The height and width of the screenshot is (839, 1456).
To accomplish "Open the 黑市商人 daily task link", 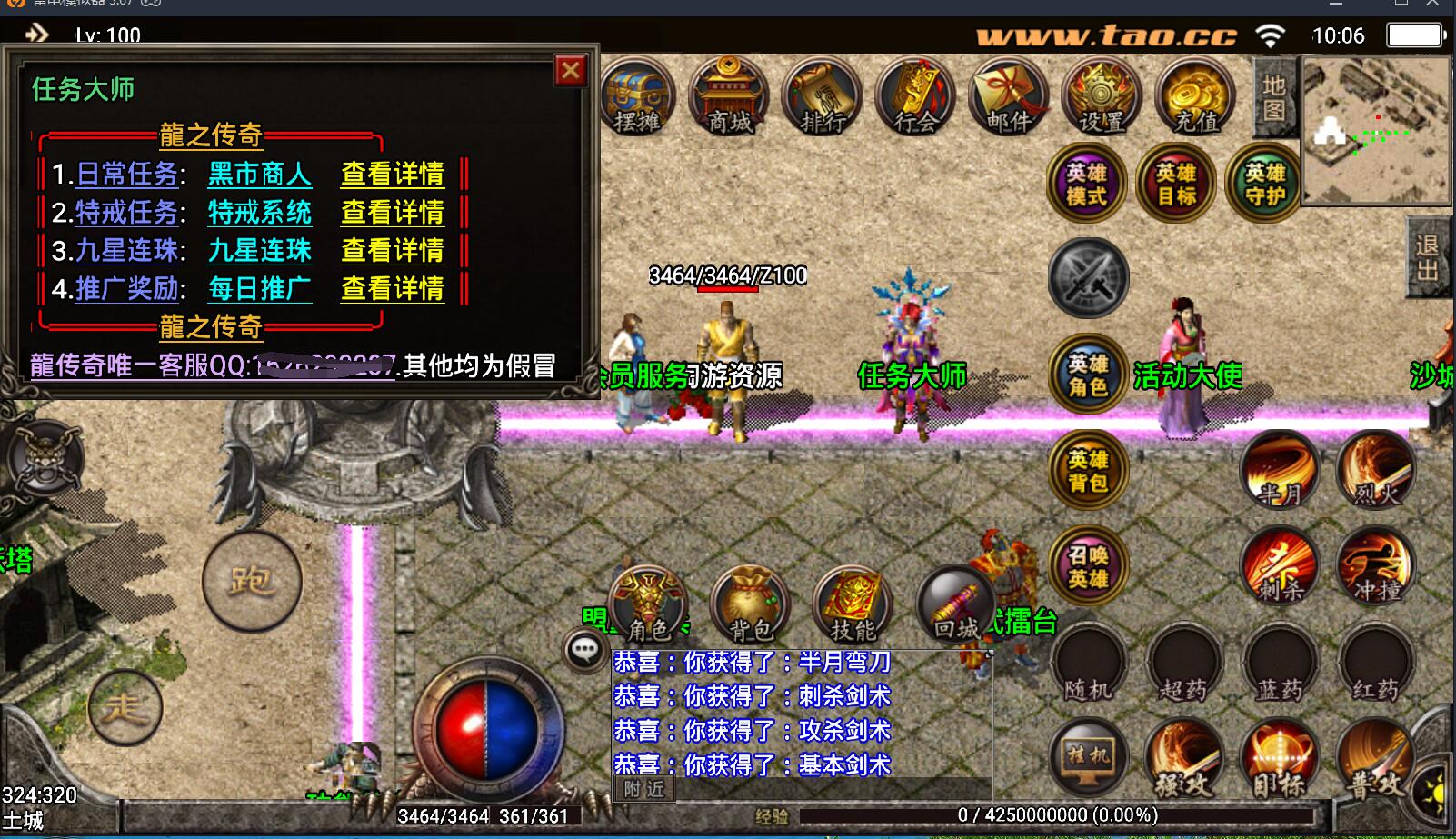I will click(259, 174).
